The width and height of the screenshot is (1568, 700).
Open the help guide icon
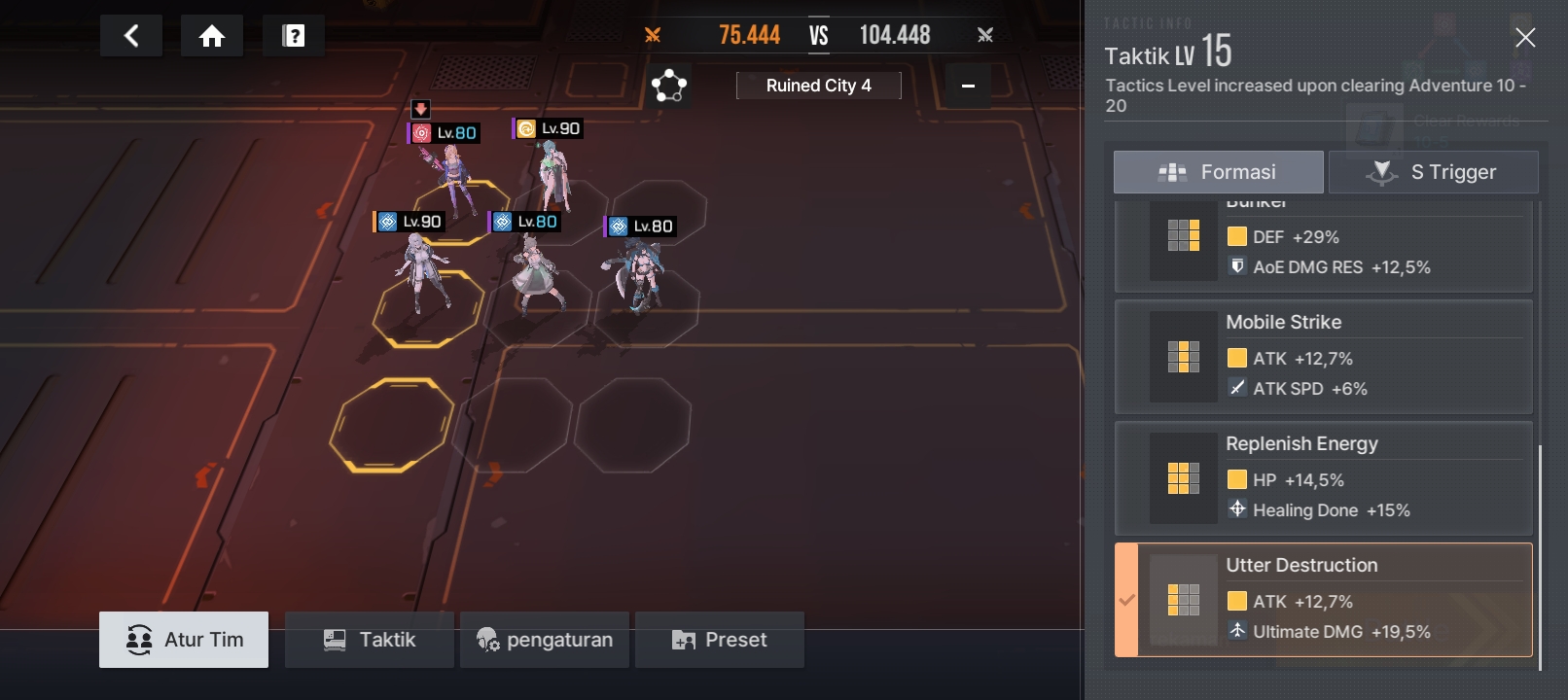[x=293, y=36]
